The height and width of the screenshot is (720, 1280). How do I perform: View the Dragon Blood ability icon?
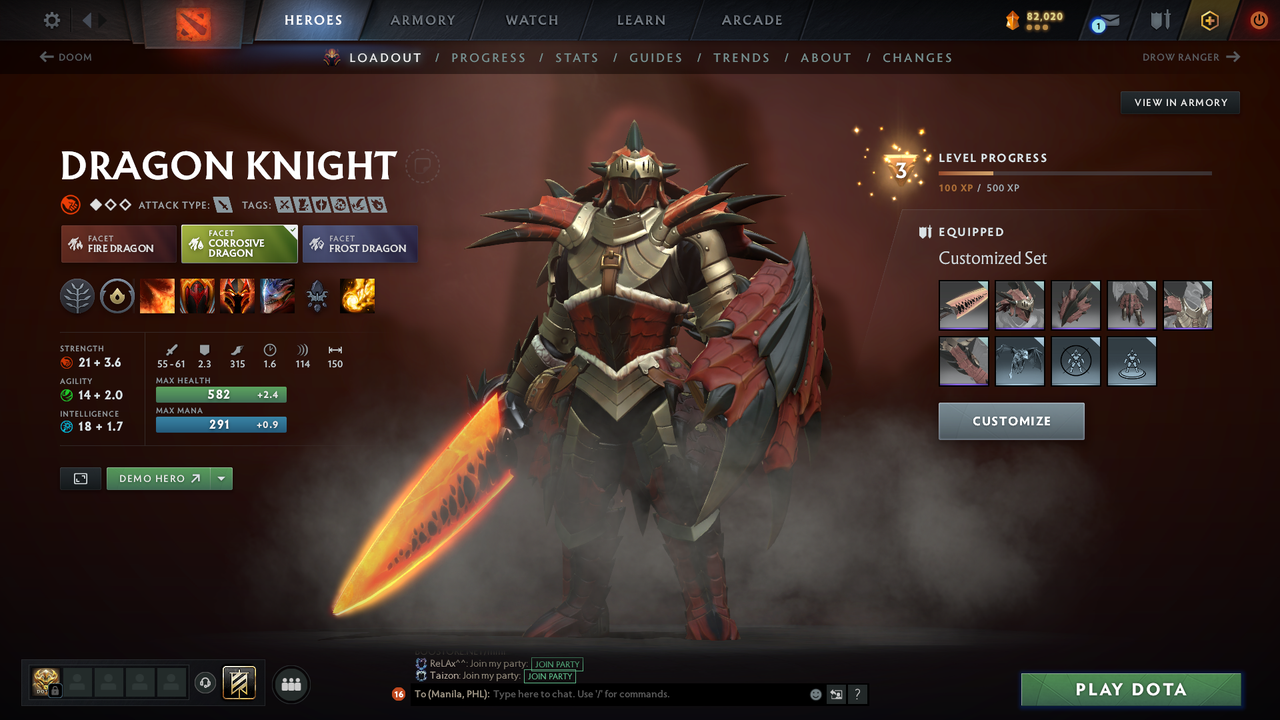pyautogui.click(x=197, y=296)
